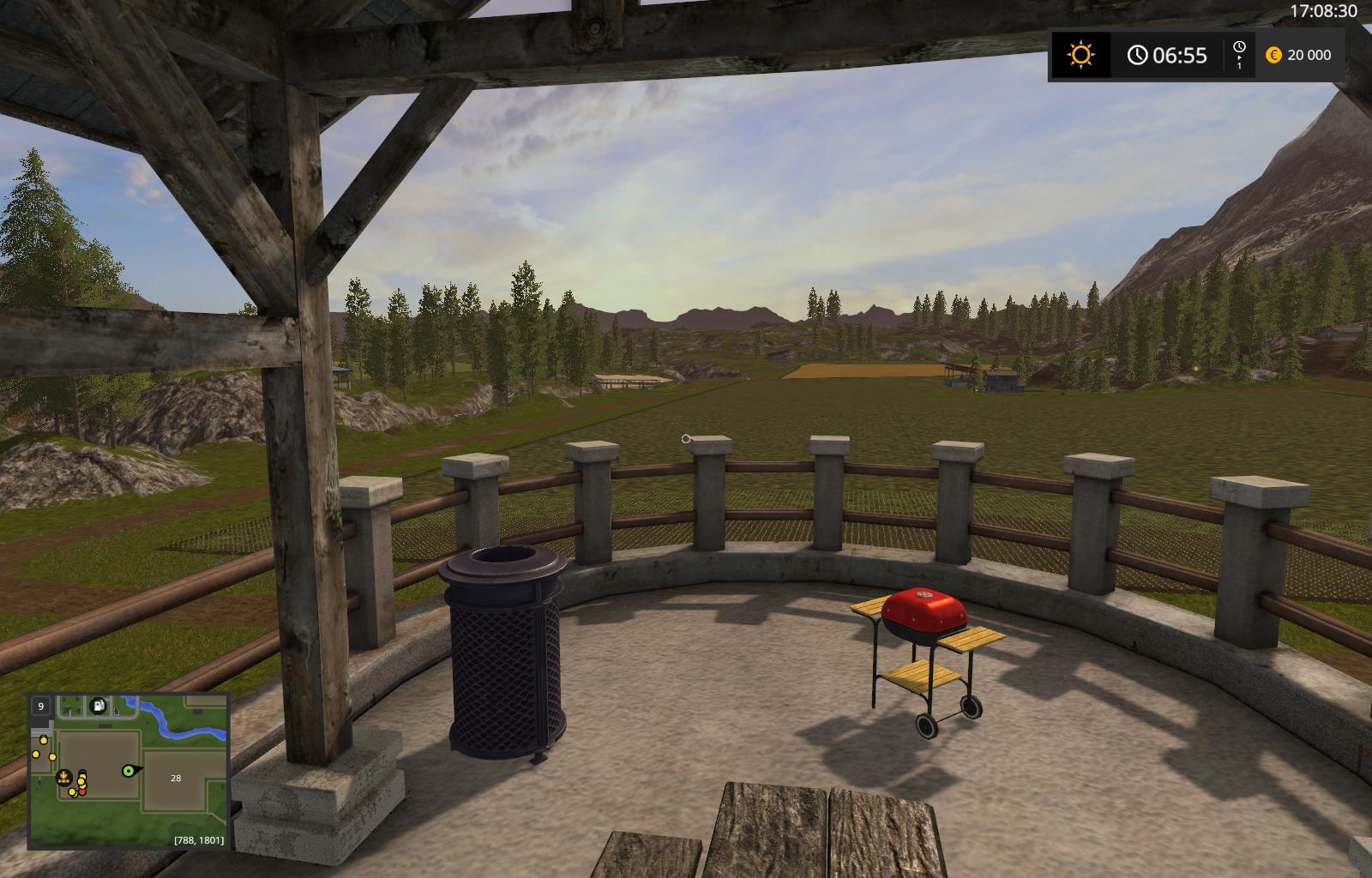The height and width of the screenshot is (878, 1372).
Task: Select the field 9 label on the minimap
Action: 40,707
